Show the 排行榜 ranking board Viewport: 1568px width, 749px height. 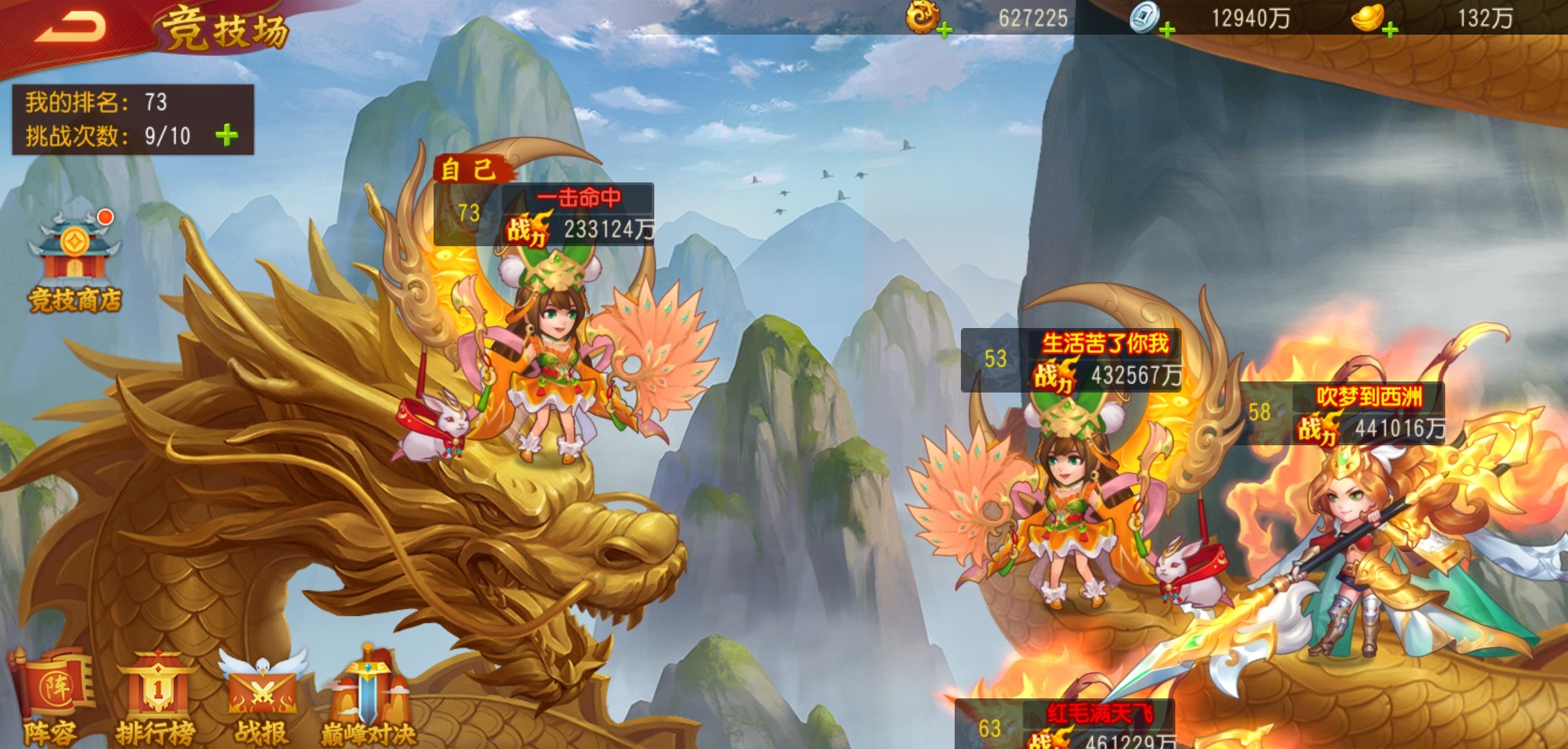click(156, 697)
